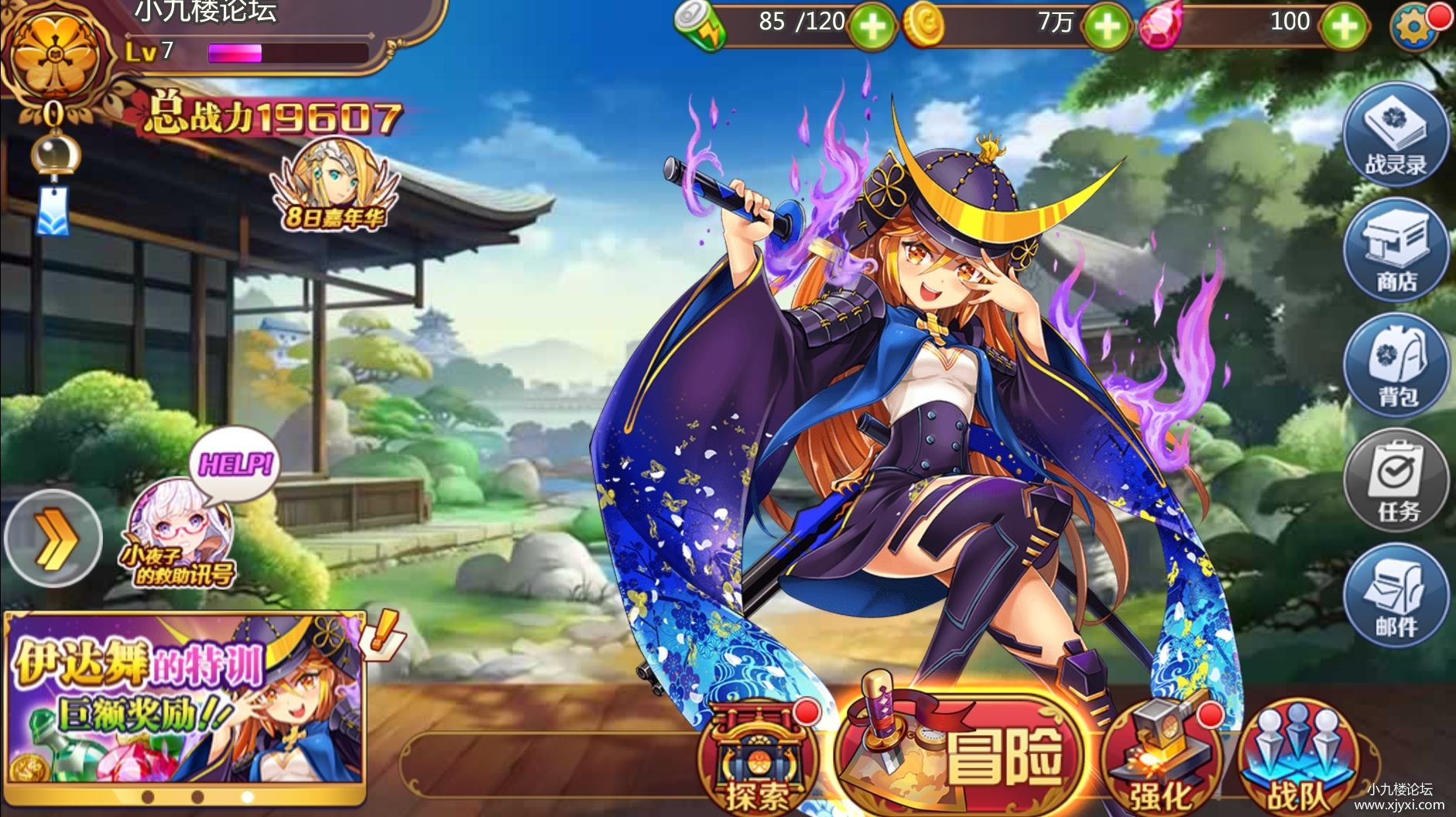1456x817 pixels.
Task: Buy more gold coins via plus button
Action: 1106,27
